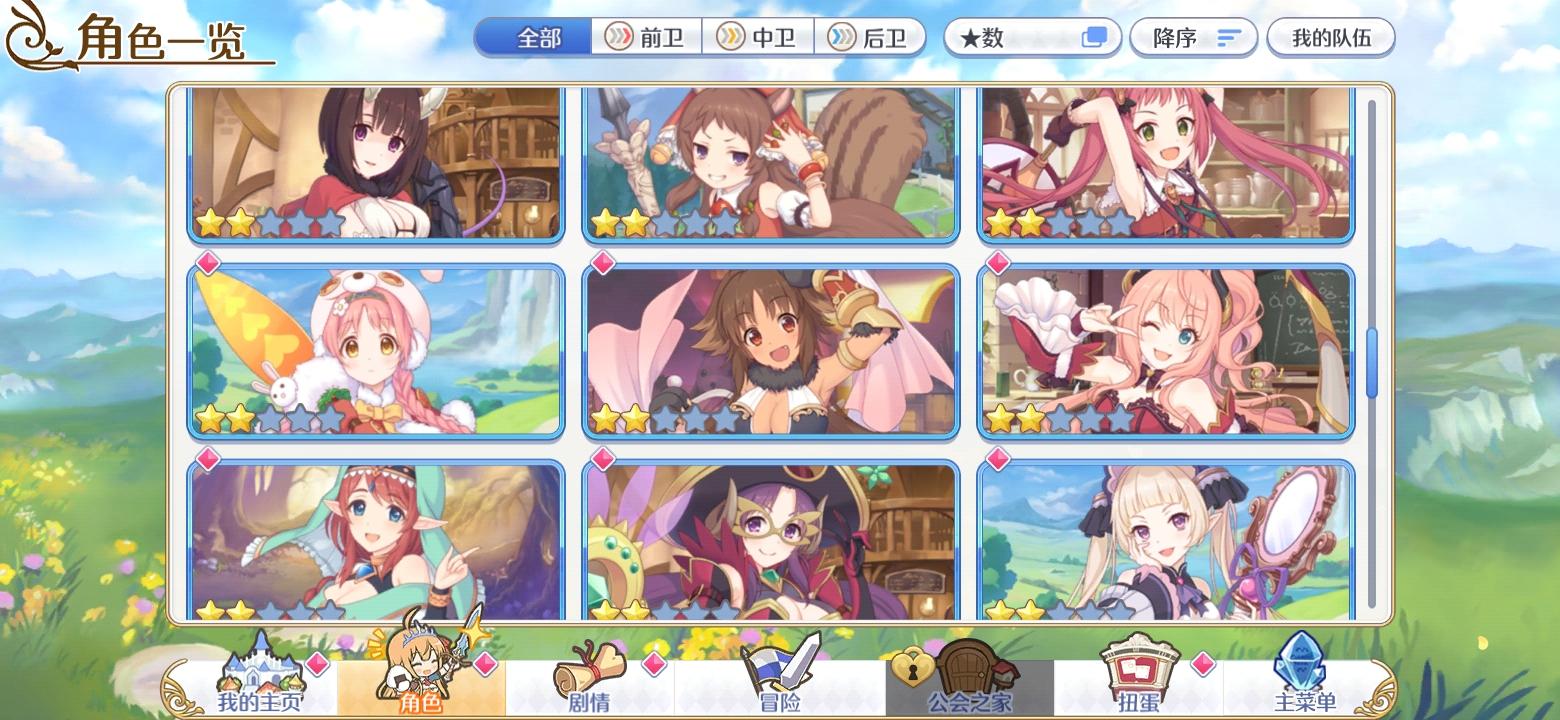Click the swirl emblem beside 角色一览 title
1560x720 pixels.
(30, 35)
